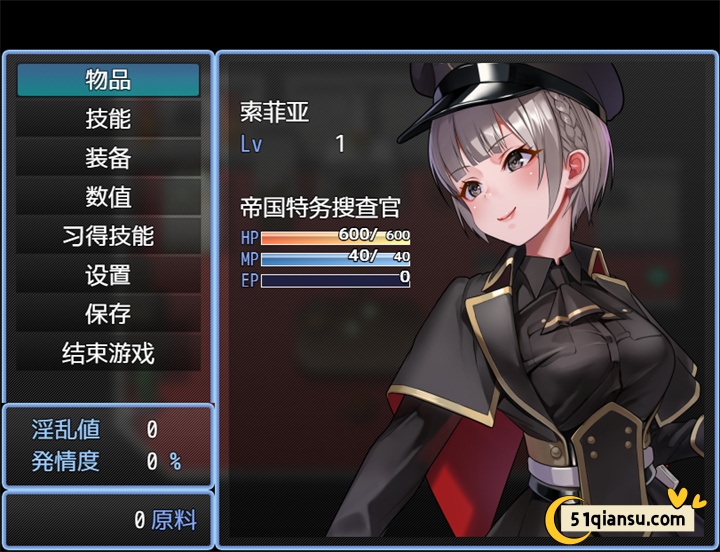Select 保存 to save the game
The width and height of the screenshot is (720, 552).
click(x=108, y=314)
